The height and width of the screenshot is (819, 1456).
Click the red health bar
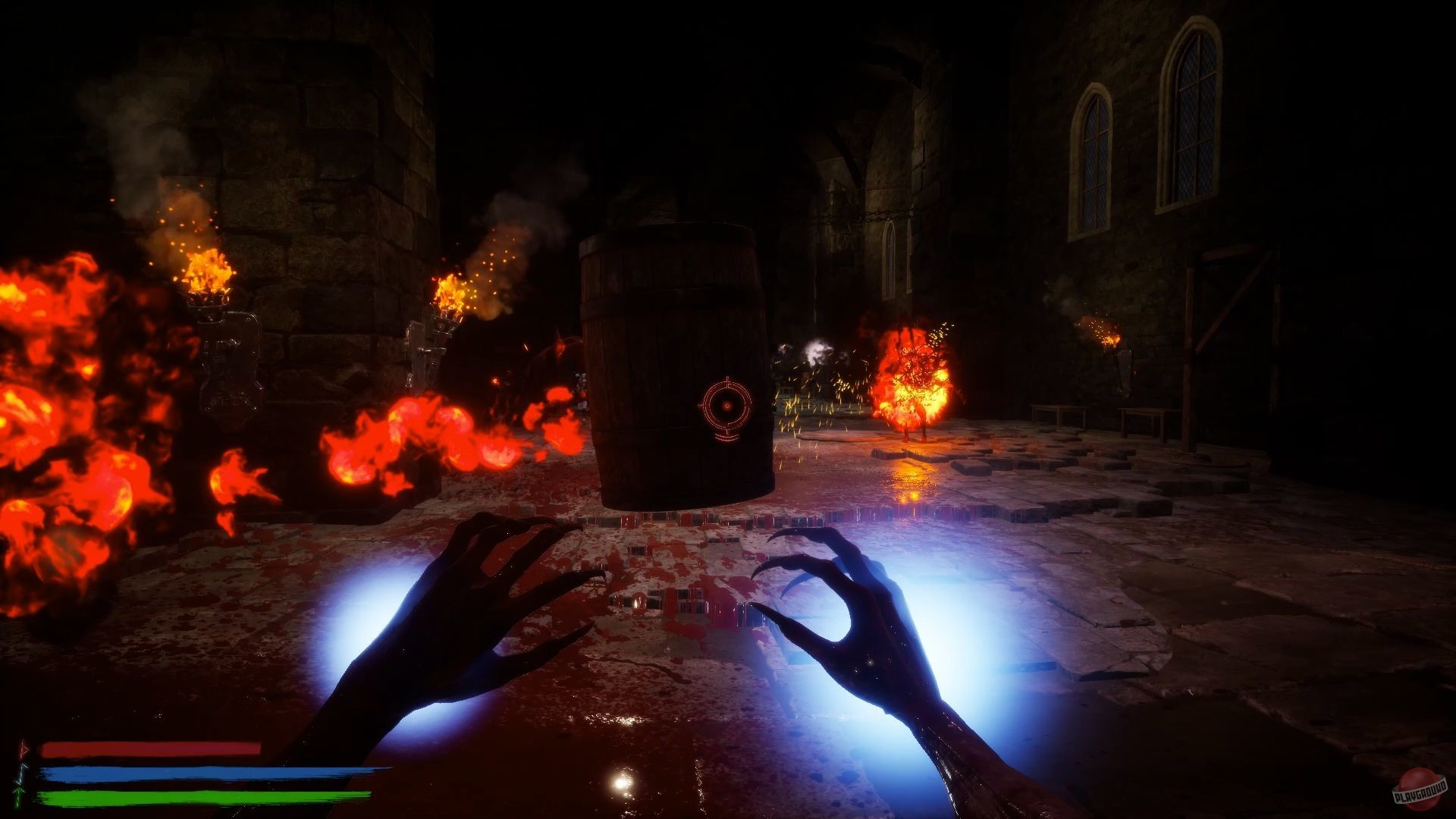152,749
